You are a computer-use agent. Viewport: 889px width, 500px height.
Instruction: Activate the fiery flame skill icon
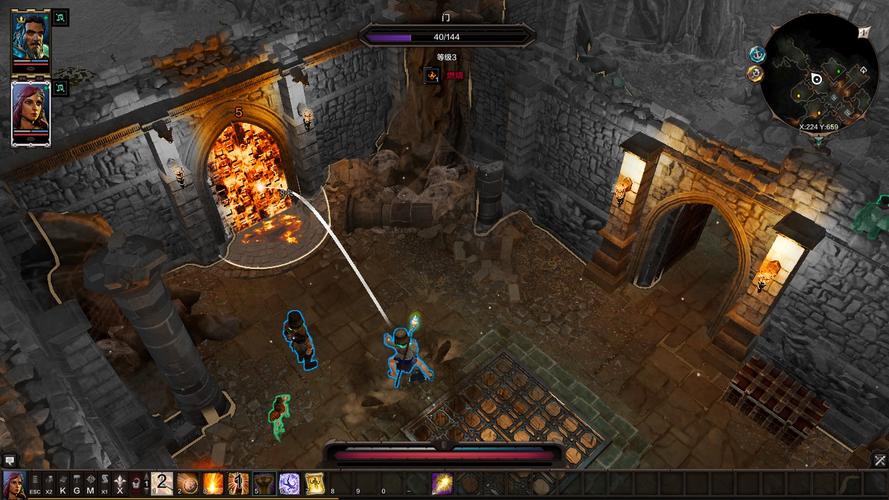[x=213, y=484]
